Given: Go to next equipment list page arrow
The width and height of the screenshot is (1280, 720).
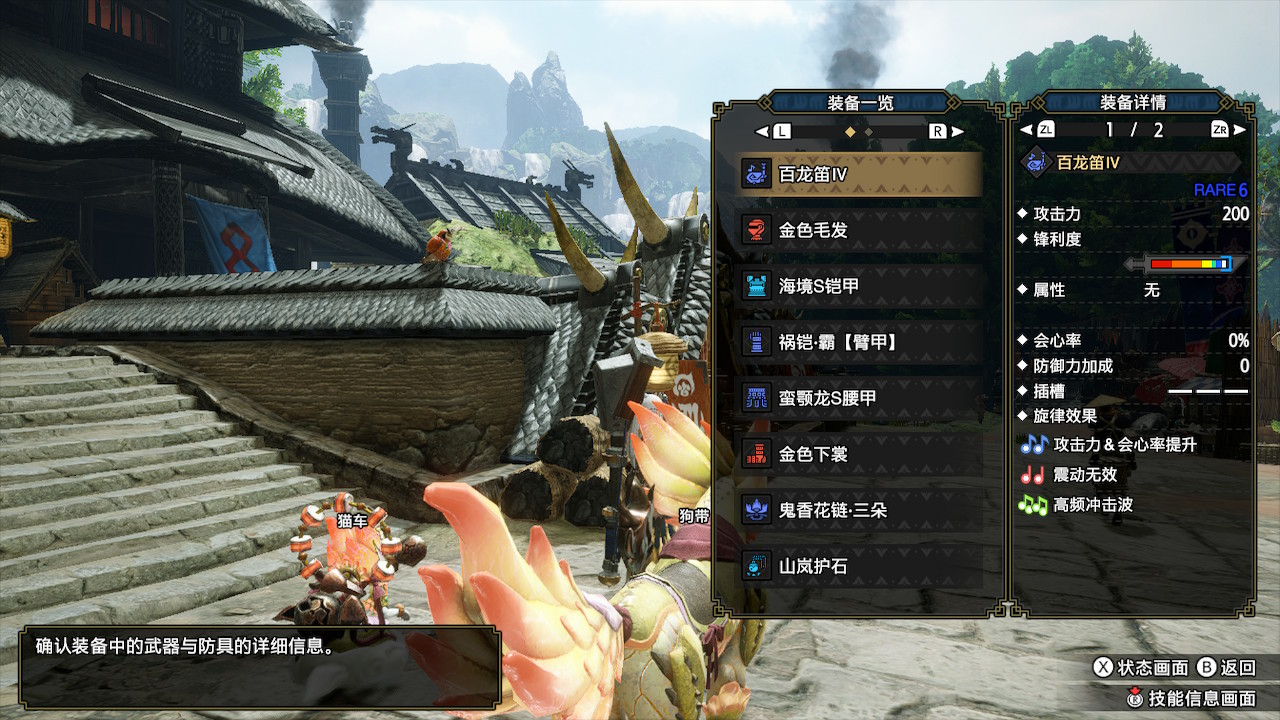Looking at the screenshot, I should pyautogui.click(x=957, y=131).
